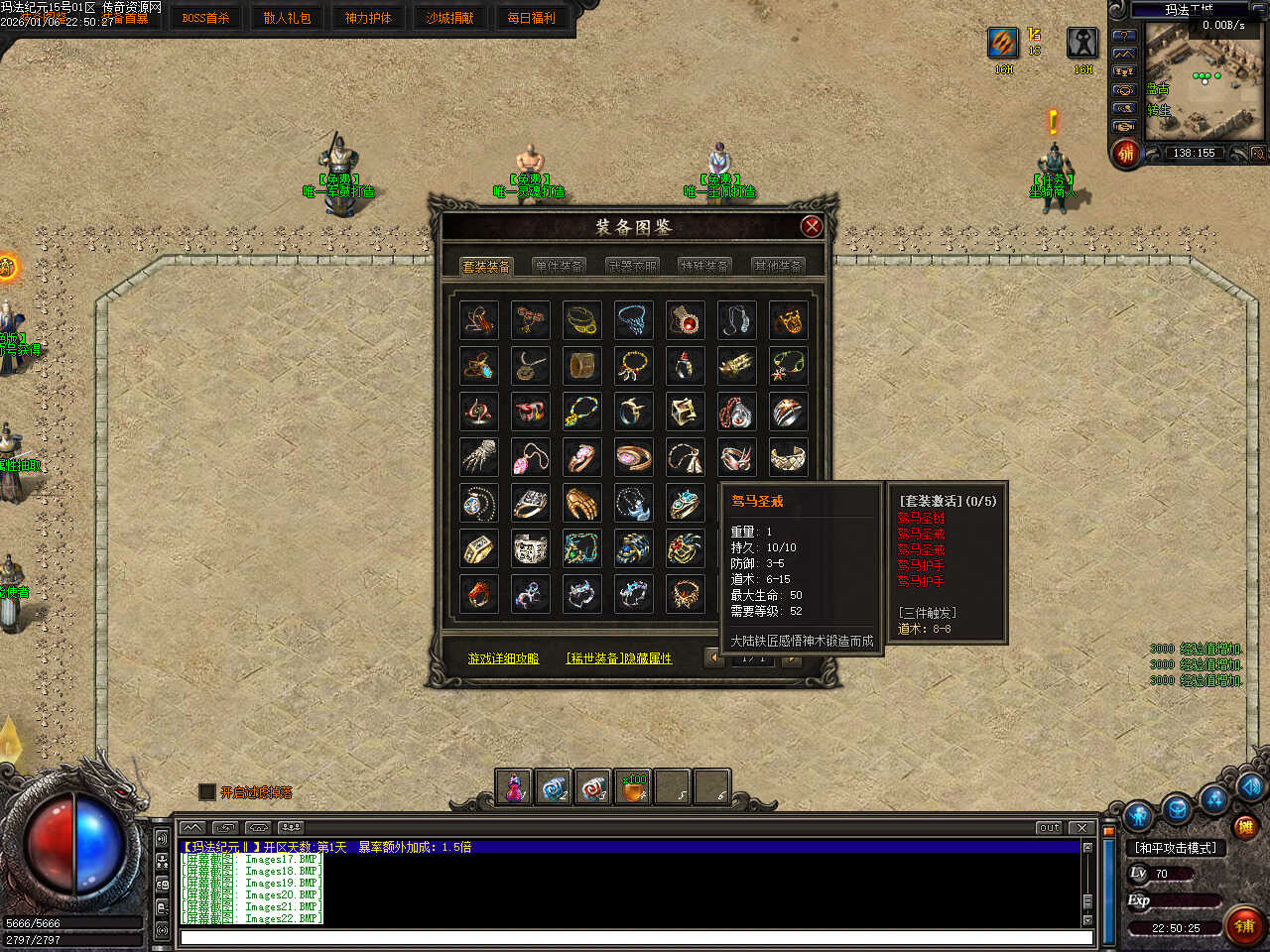
Task: Switch to the 单件装备 tab
Action: coord(559,266)
